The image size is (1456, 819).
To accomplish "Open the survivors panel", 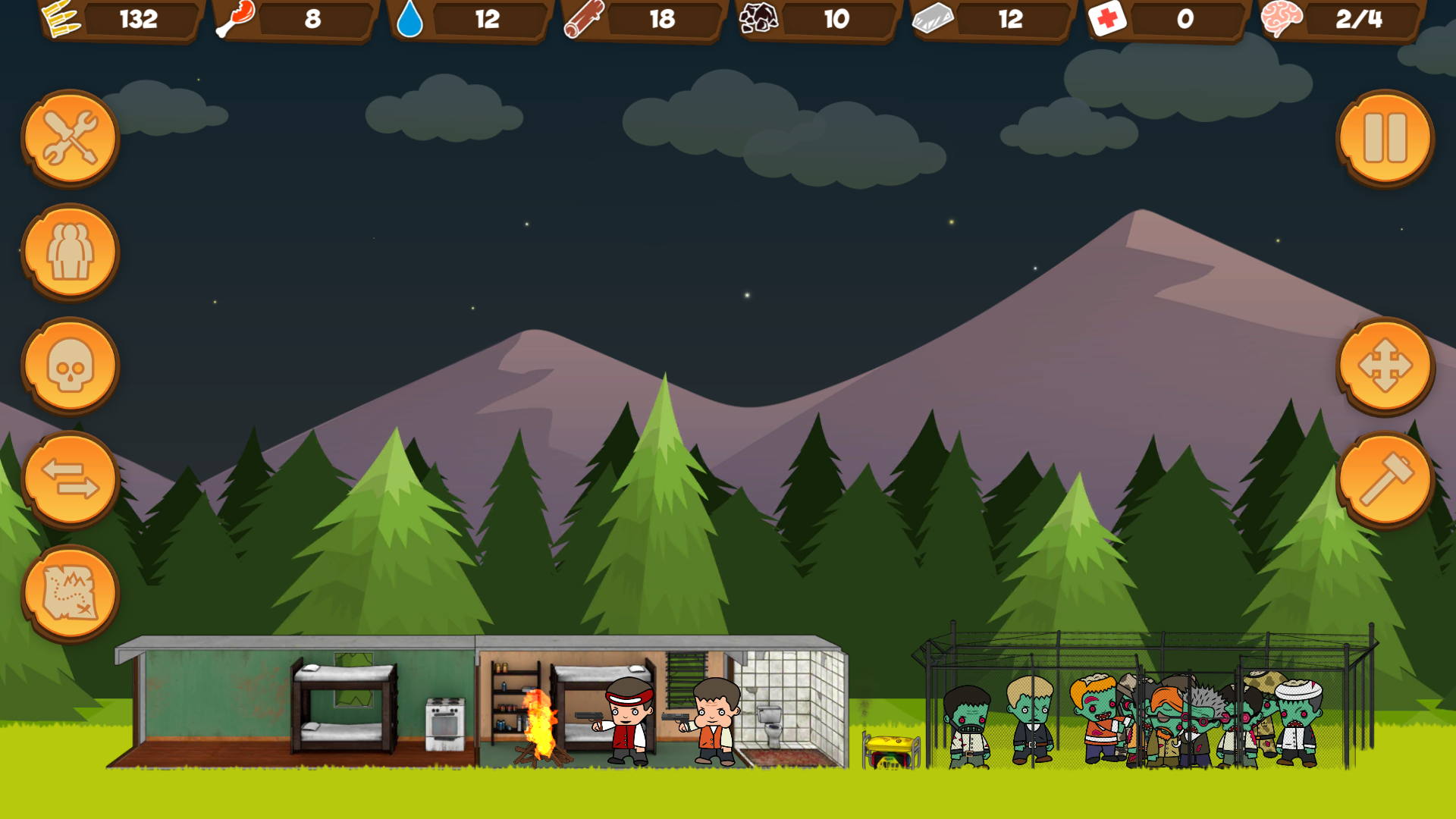I will (69, 253).
